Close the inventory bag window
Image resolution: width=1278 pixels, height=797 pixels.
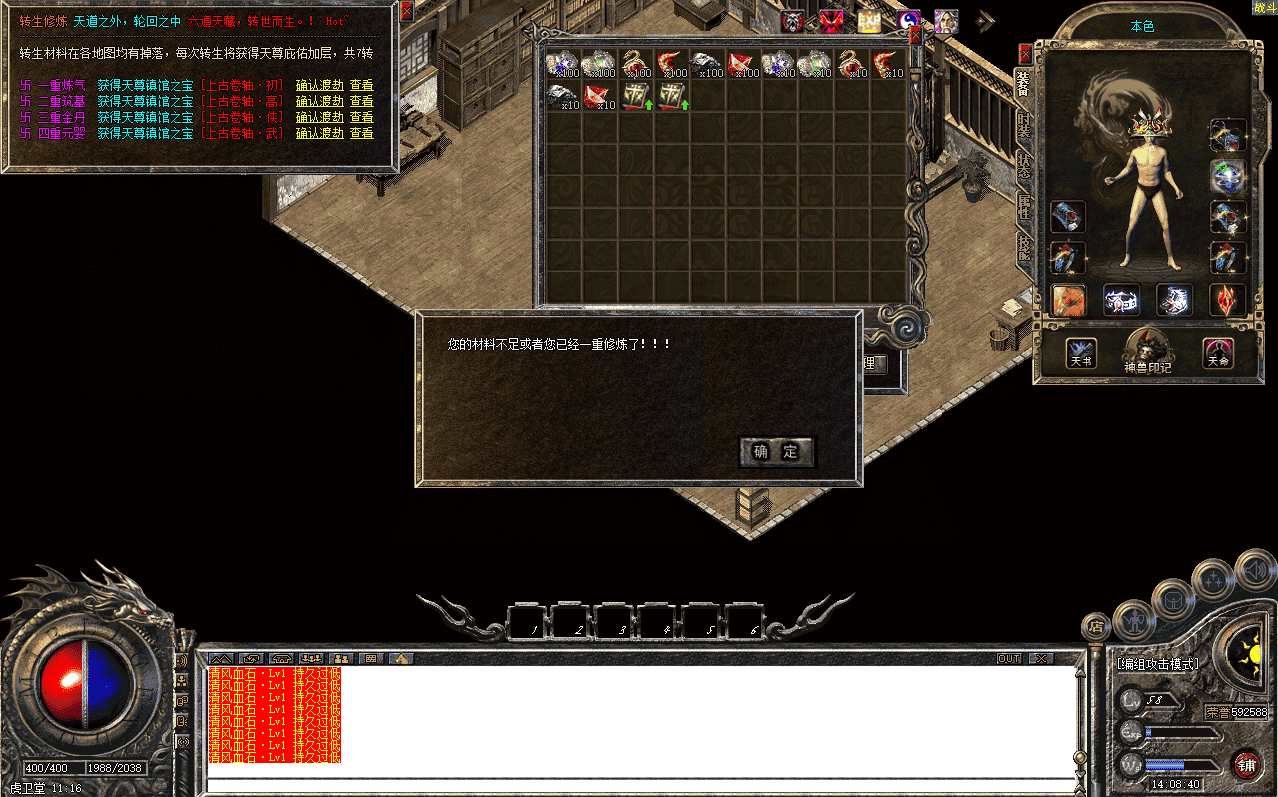click(915, 36)
